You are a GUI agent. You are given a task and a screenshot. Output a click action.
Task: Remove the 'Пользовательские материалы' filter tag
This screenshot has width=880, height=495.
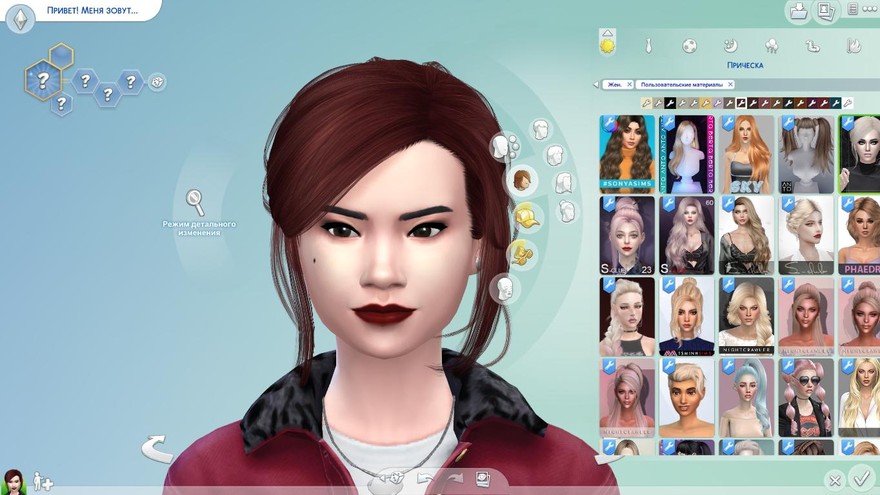730,85
